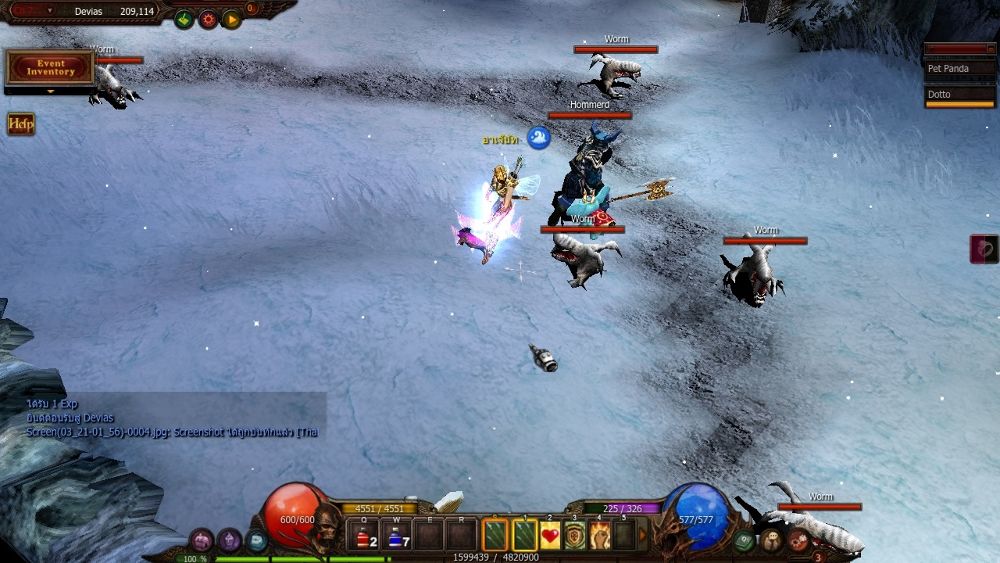Expand skill bar with the orange arrow

point(643,535)
